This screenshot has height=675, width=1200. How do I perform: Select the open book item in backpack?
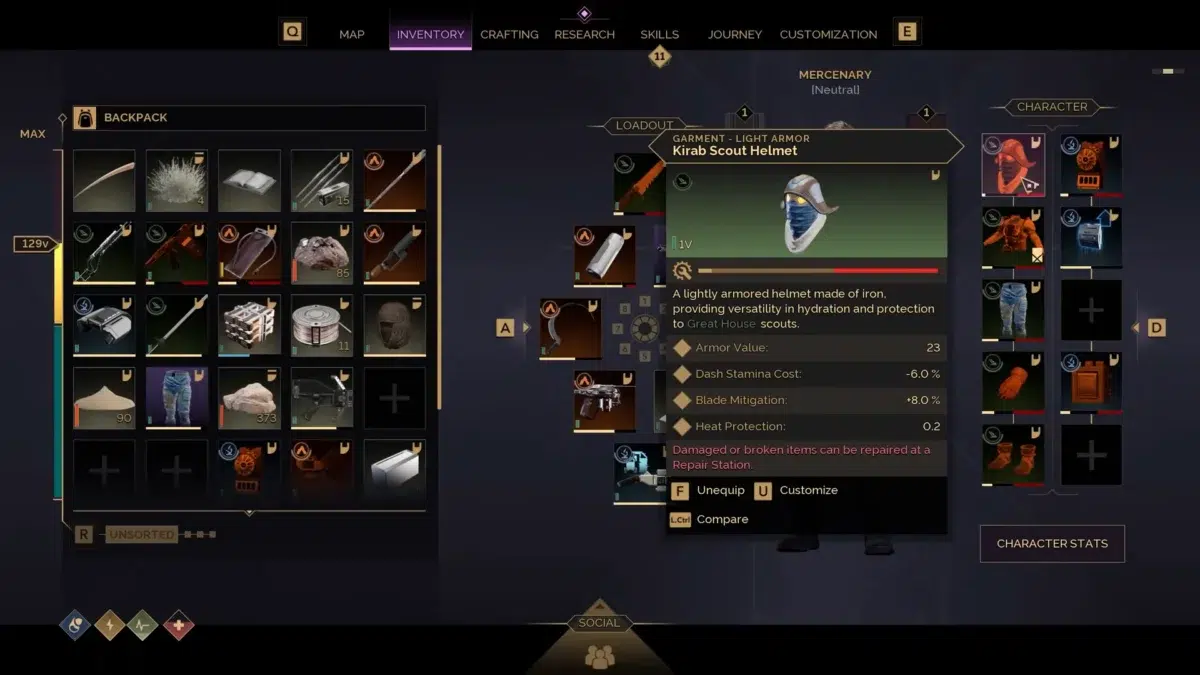point(249,181)
